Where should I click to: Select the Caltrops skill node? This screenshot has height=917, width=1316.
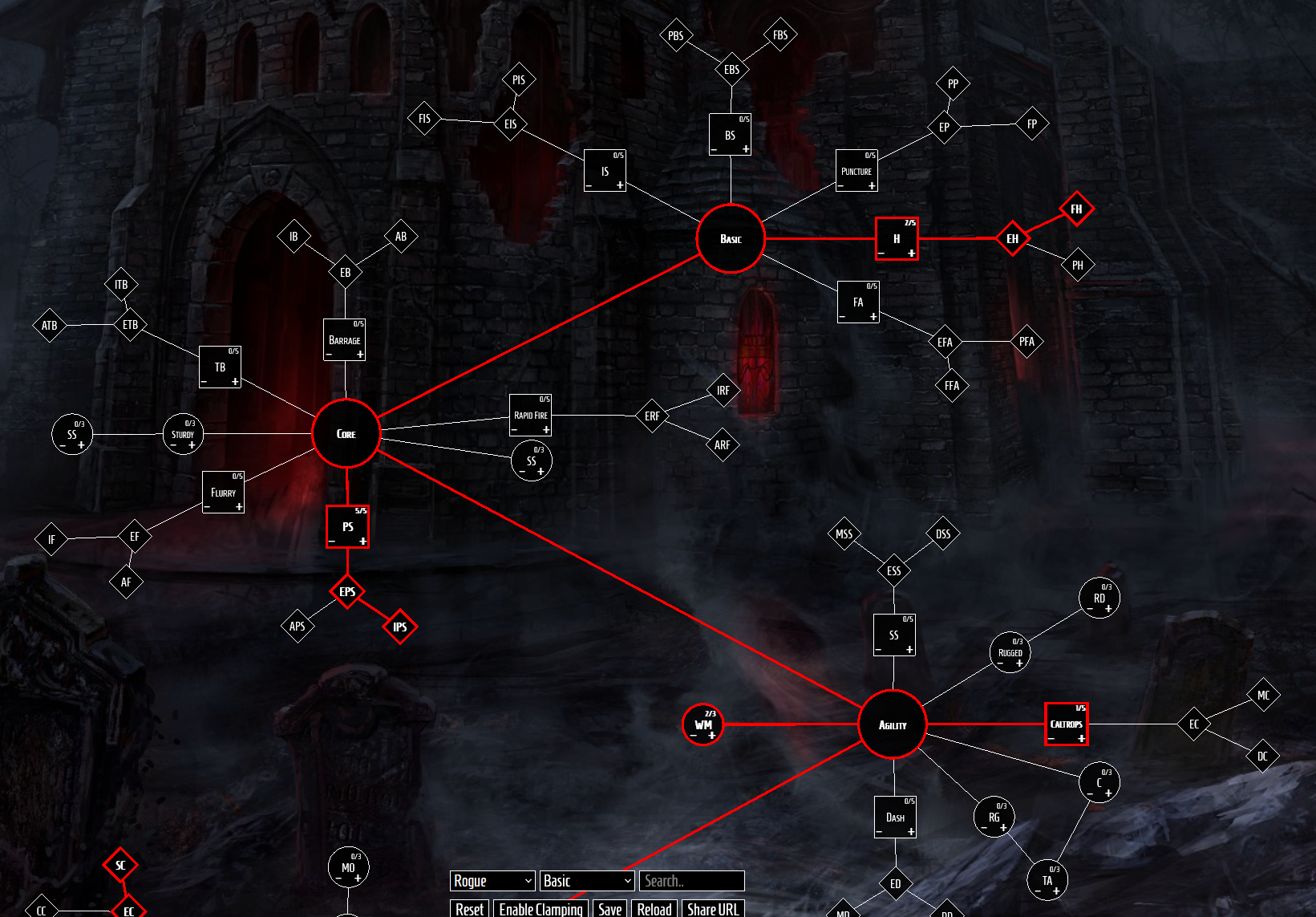point(1067,723)
